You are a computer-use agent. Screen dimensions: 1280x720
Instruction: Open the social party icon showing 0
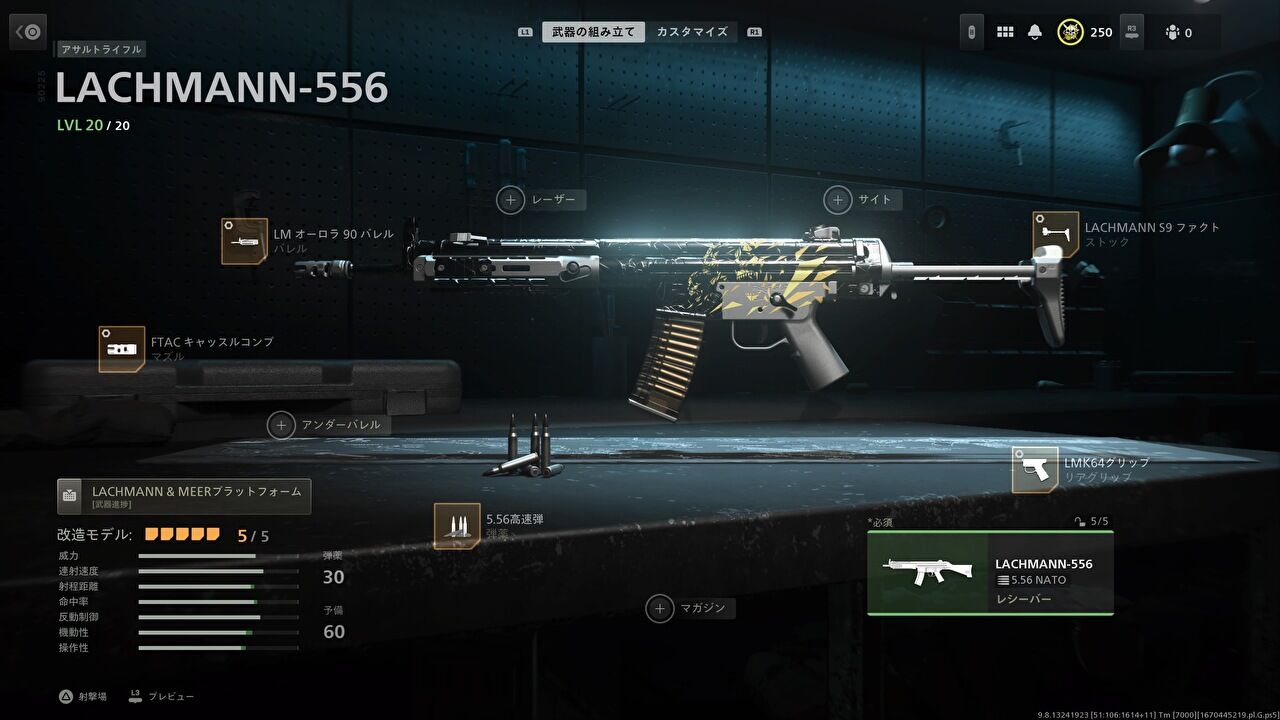click(x=1171, y=31)
